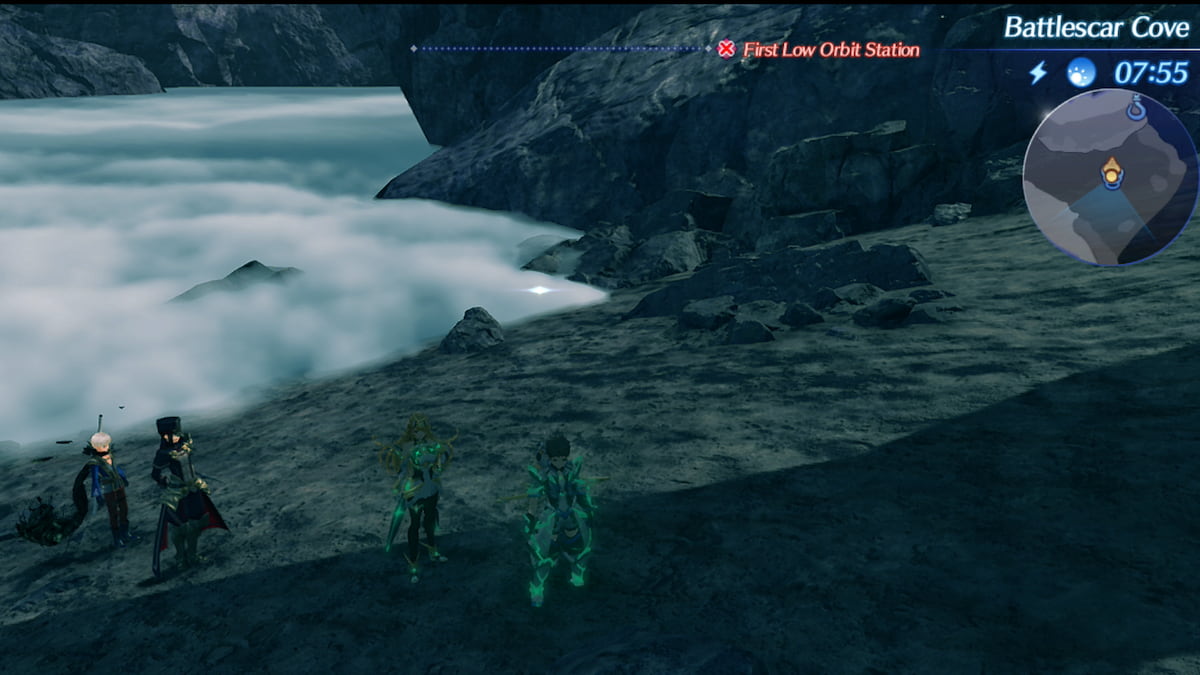Click the red X quest objective icon
Viewport: 1200px width, 675px height.
tap(727, 49)
